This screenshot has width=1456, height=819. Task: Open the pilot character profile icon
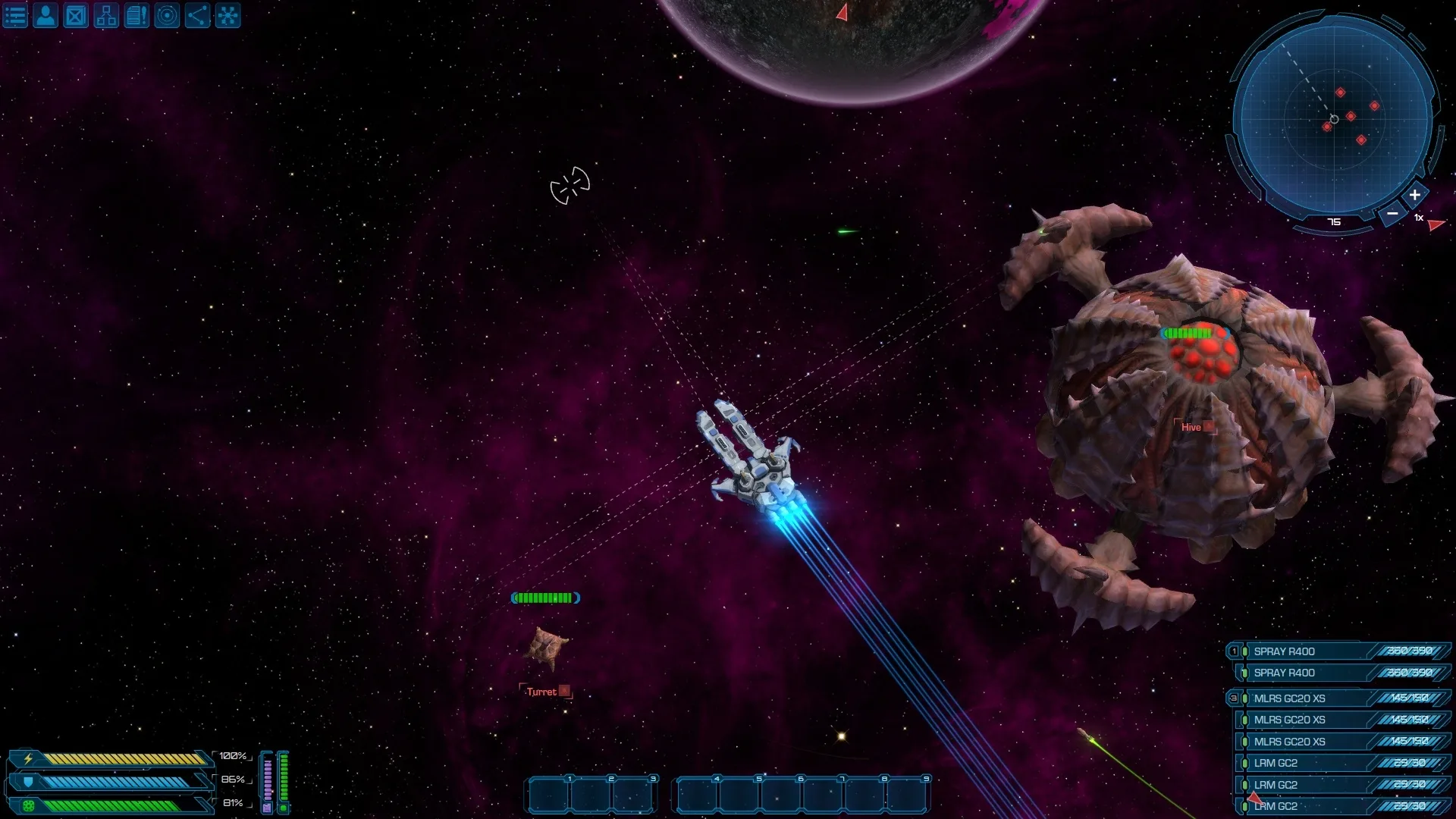45,15
